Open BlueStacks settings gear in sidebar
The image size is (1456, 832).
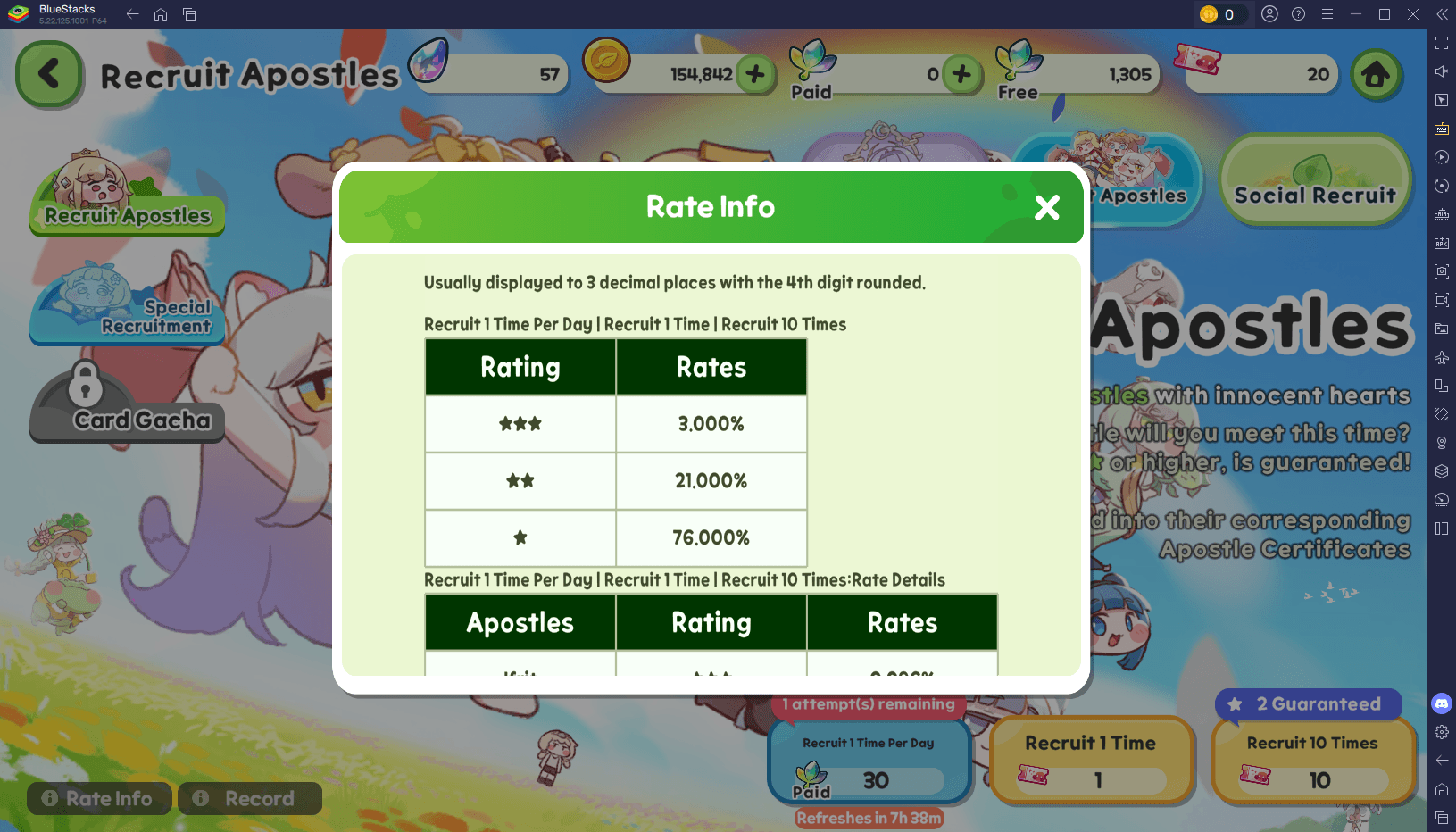click(x=1442, y=732)
